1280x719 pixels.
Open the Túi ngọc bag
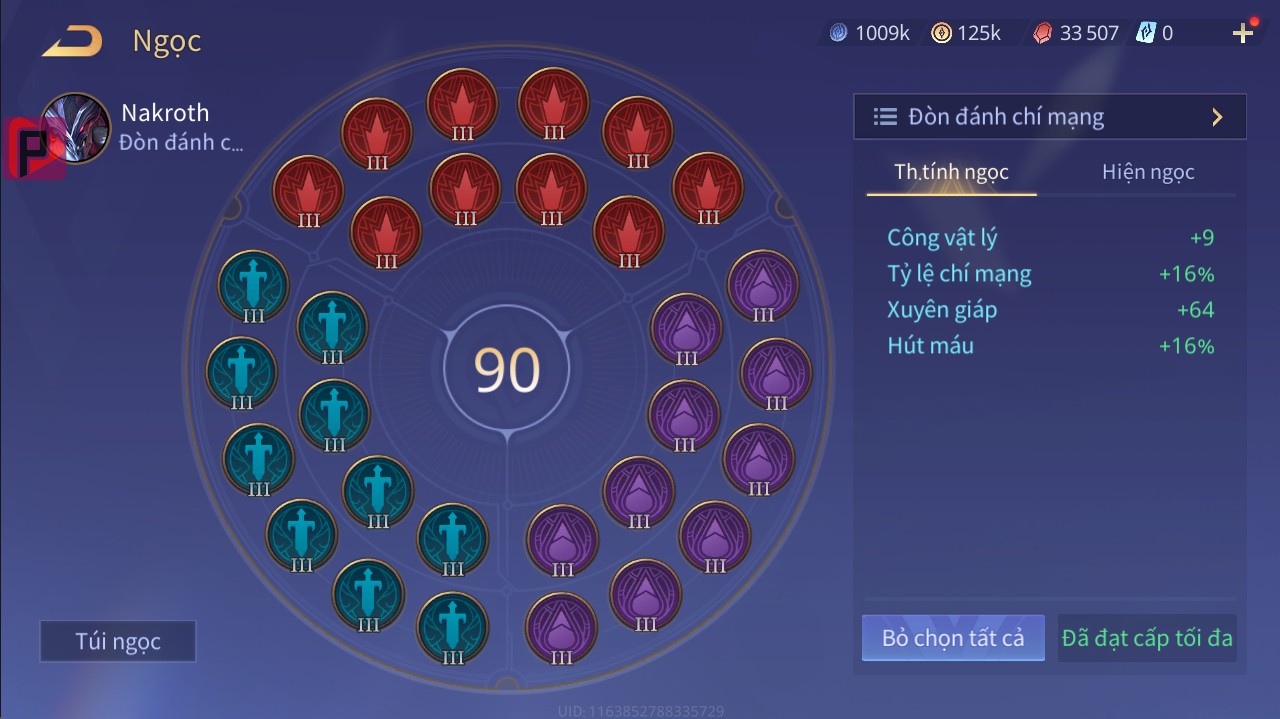pyautogui.click(x=118, y=641)
